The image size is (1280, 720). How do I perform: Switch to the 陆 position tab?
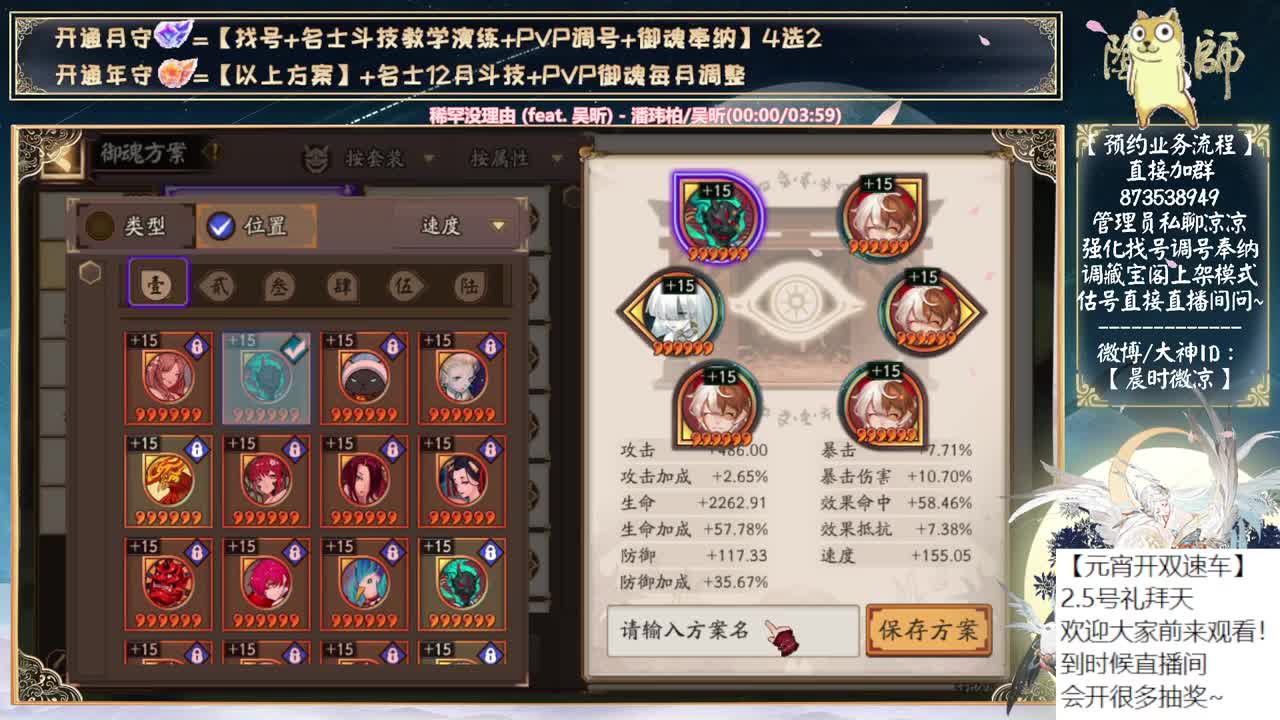[x=472, y=287]
